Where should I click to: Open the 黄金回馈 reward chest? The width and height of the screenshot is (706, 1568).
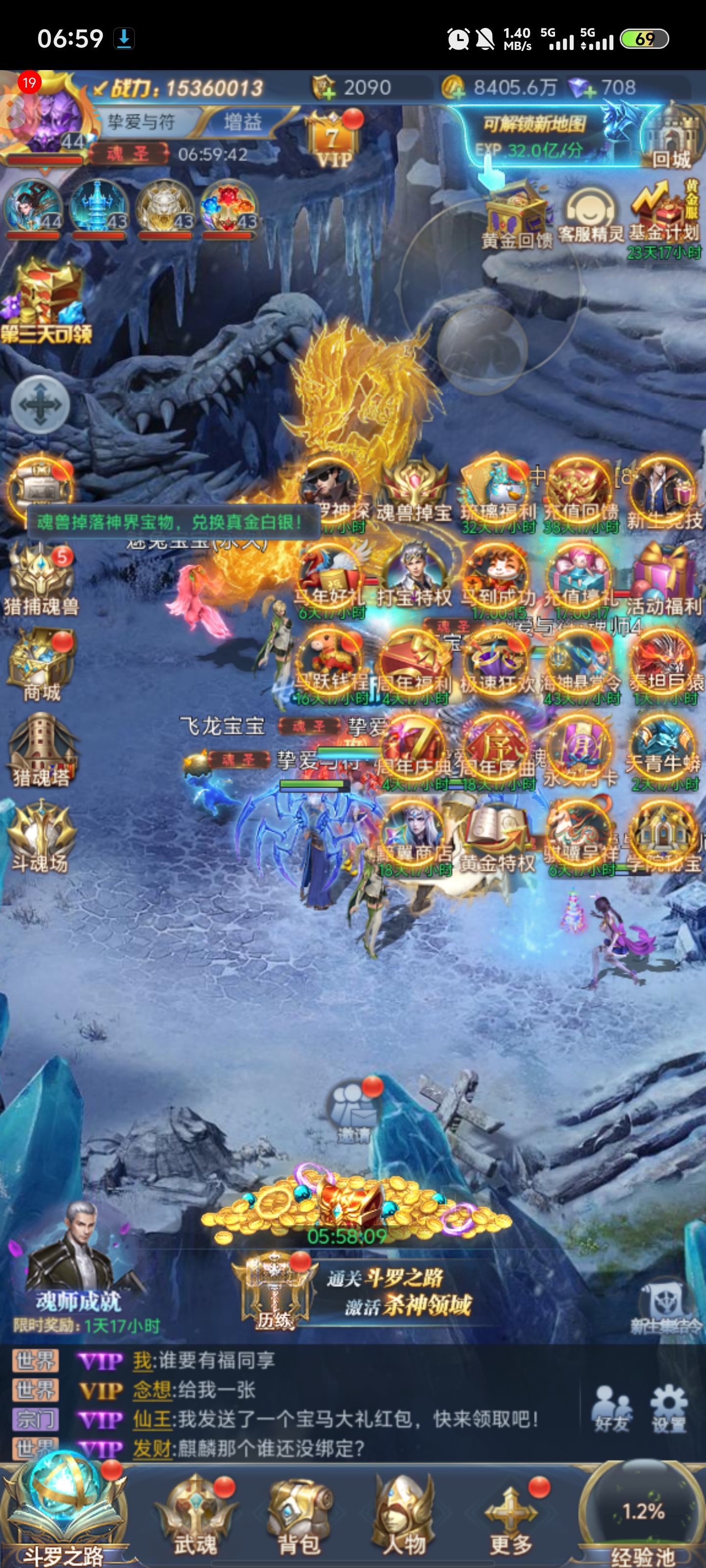517,216
